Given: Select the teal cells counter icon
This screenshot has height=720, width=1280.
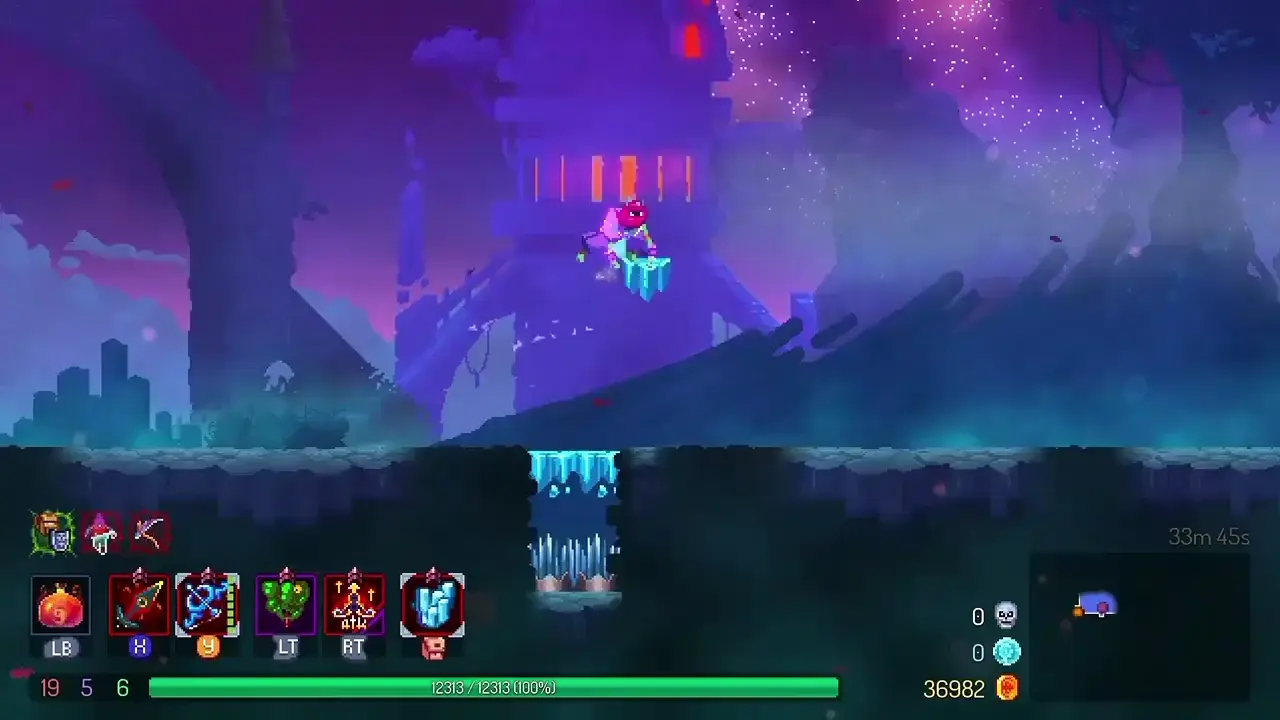Looking at the screenshot, I should click(x=1006, y=652).
